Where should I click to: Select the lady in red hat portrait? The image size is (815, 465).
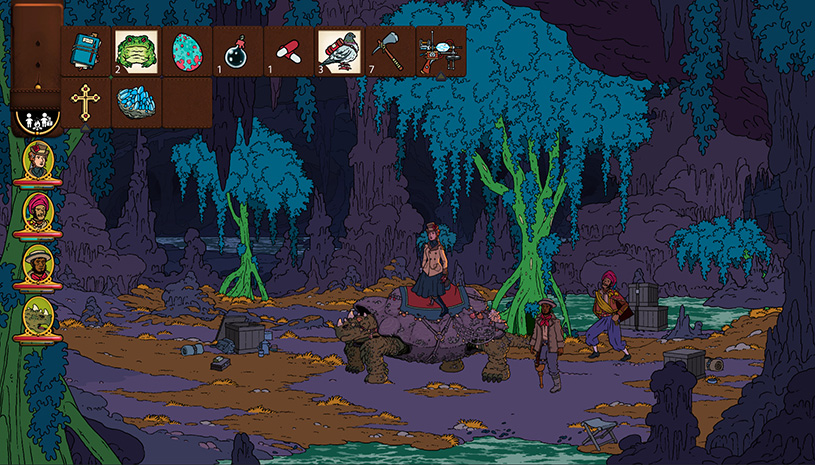tap(37, 161)
